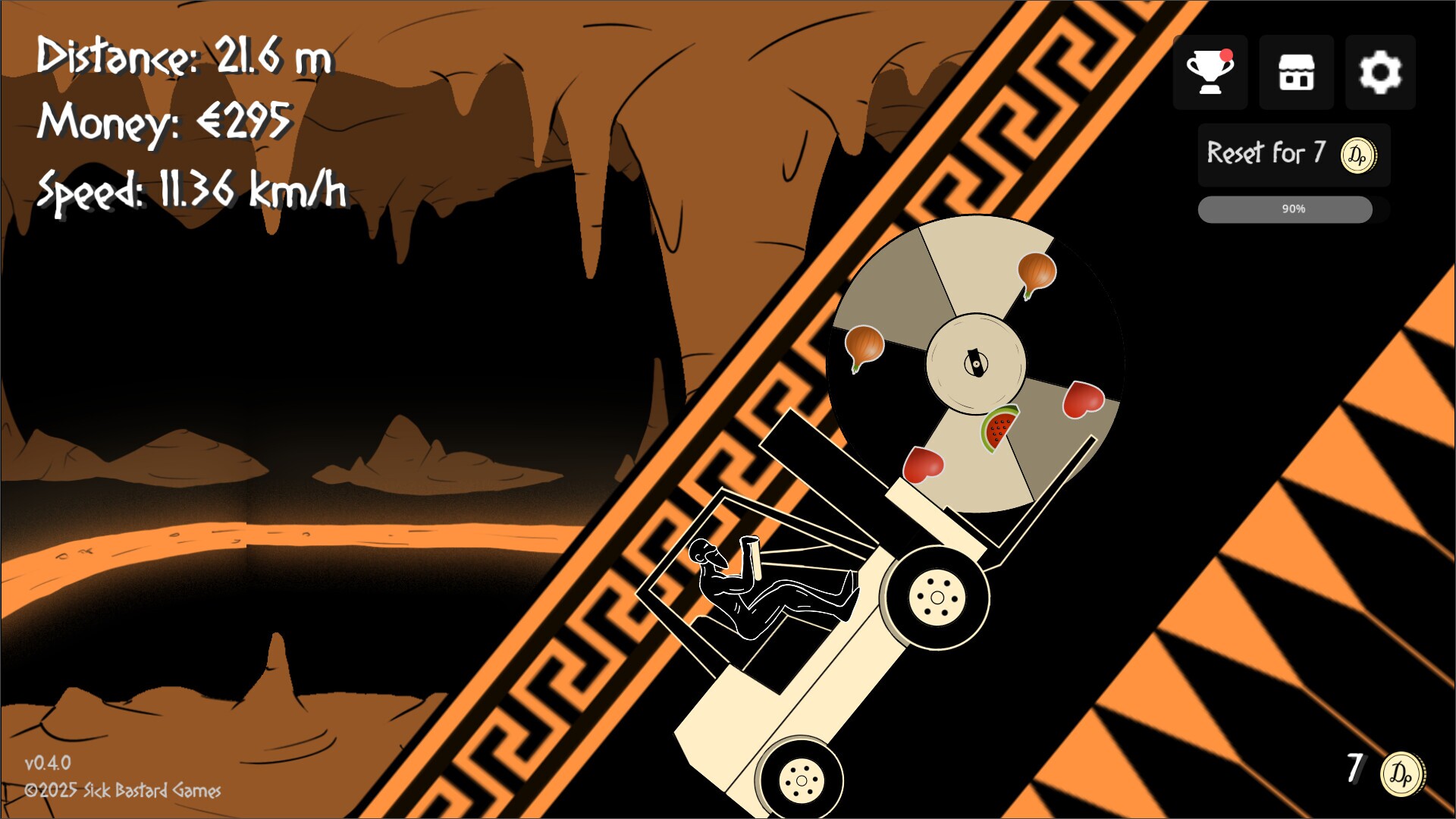
Task: Open the gear settings menu
Action: pyautogui.click(x=1380, y=72)
